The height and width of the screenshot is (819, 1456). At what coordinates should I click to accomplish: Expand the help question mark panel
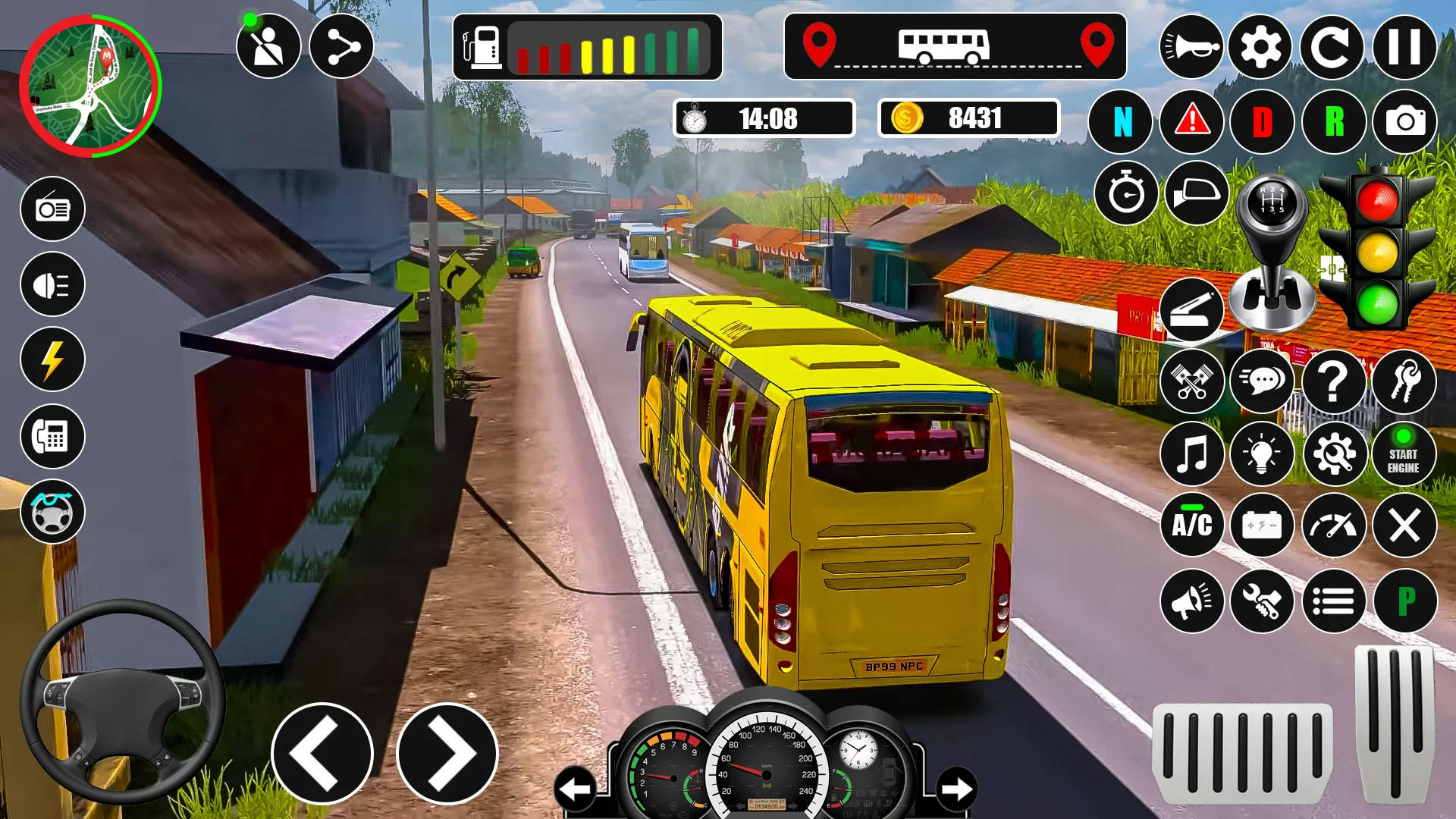(x=1335, y=384)
